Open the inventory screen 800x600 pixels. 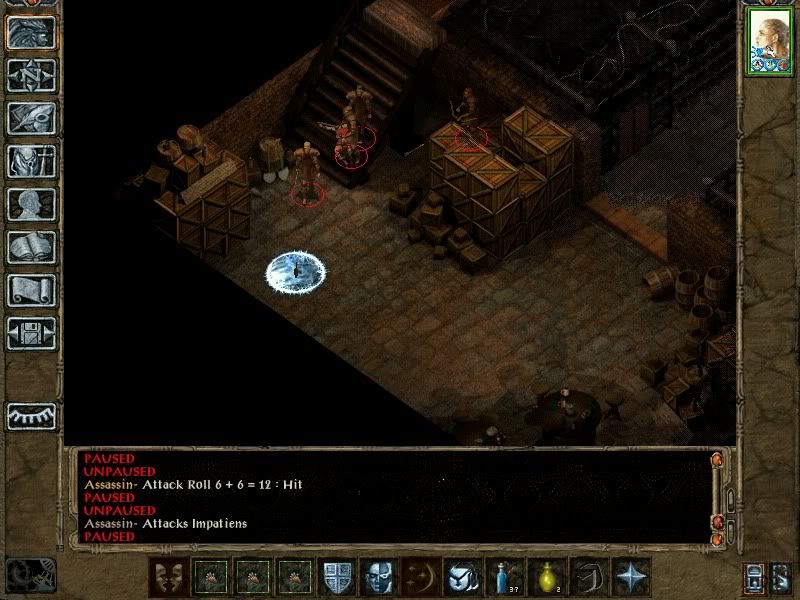(x=31, y=161)
